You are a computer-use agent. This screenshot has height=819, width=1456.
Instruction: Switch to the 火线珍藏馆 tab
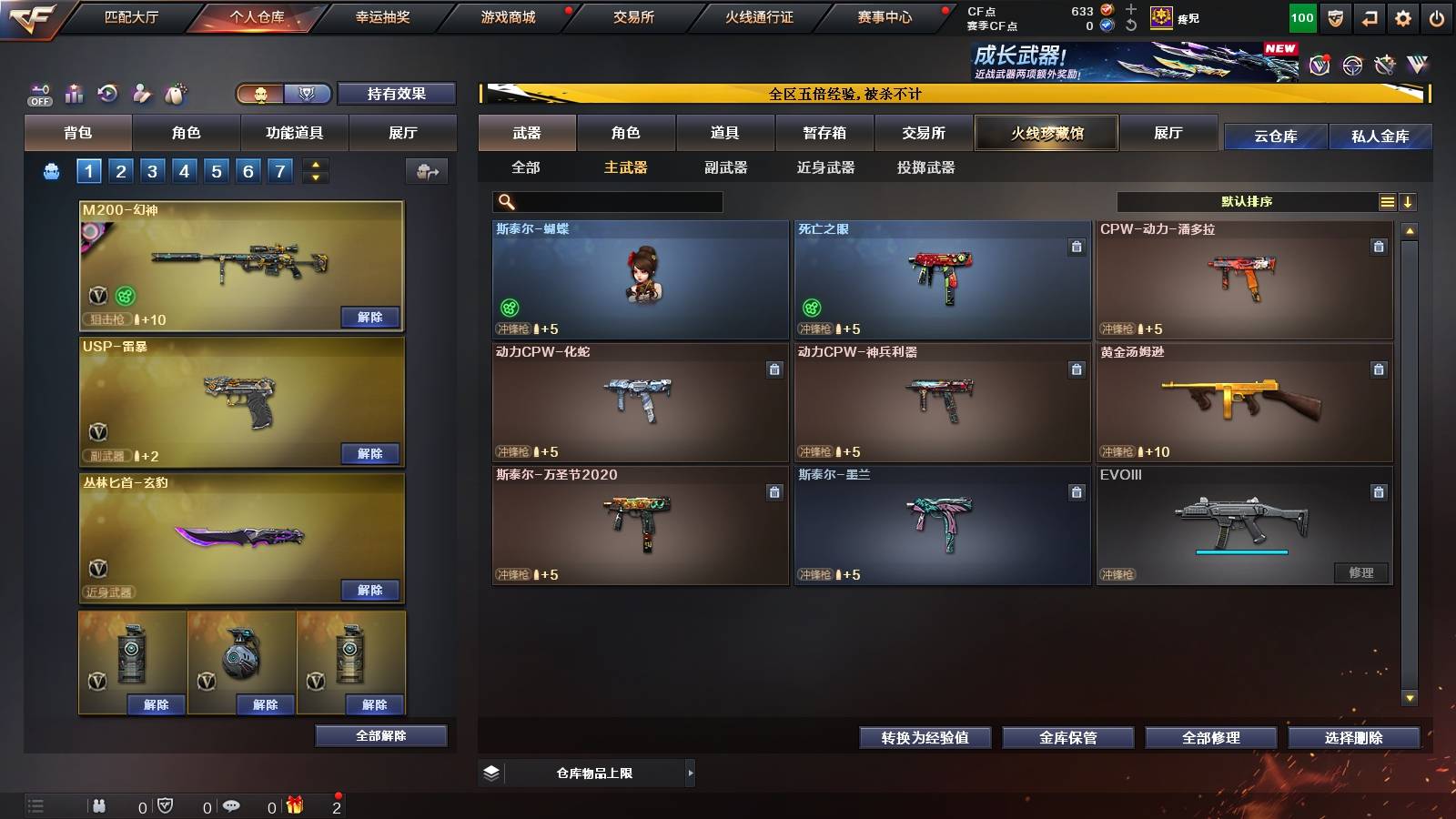[x=1046, y=133]
